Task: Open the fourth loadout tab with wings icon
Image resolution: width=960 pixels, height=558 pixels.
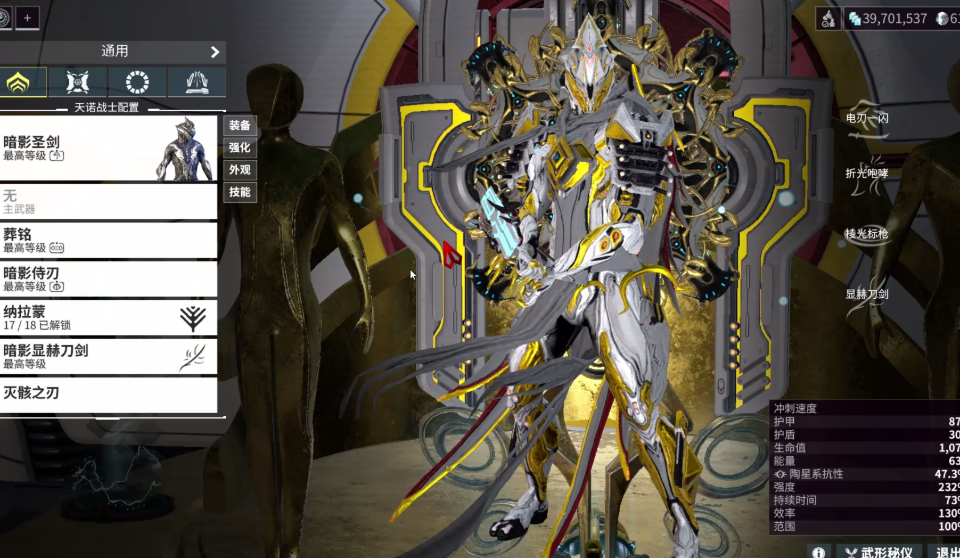Action: coord(196,83)
